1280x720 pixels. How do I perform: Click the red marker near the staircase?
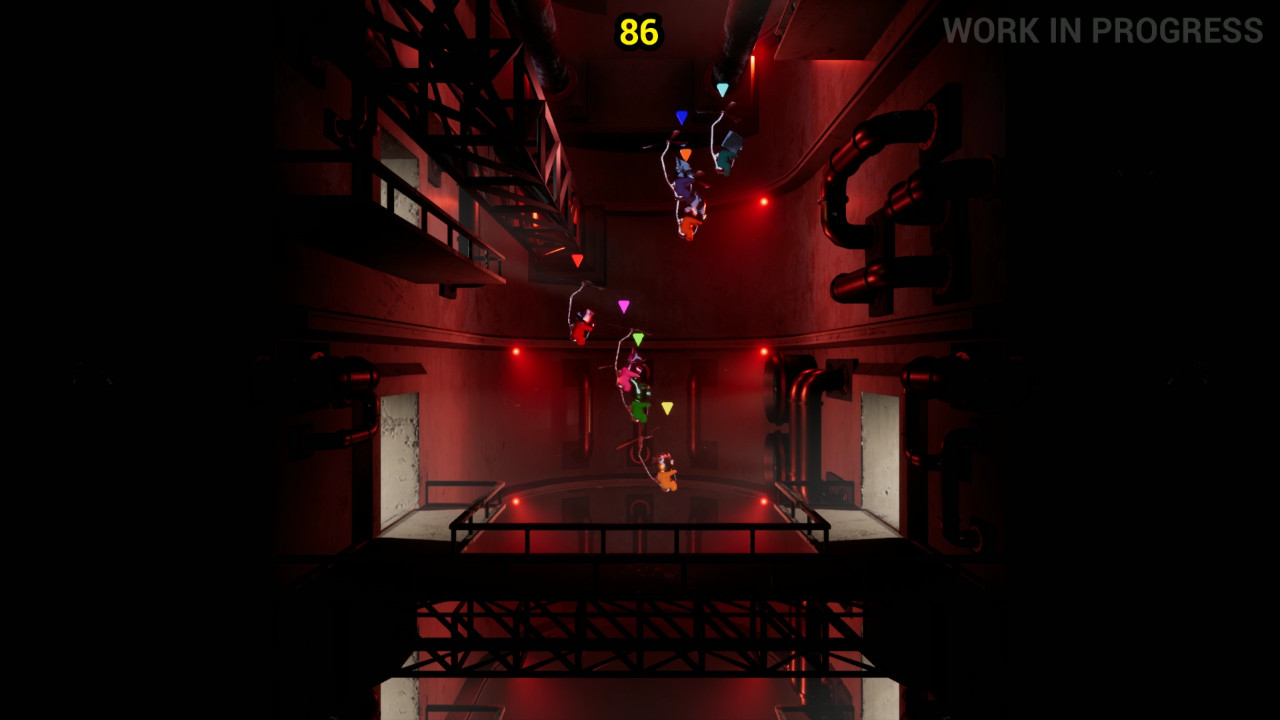(577, 258)
